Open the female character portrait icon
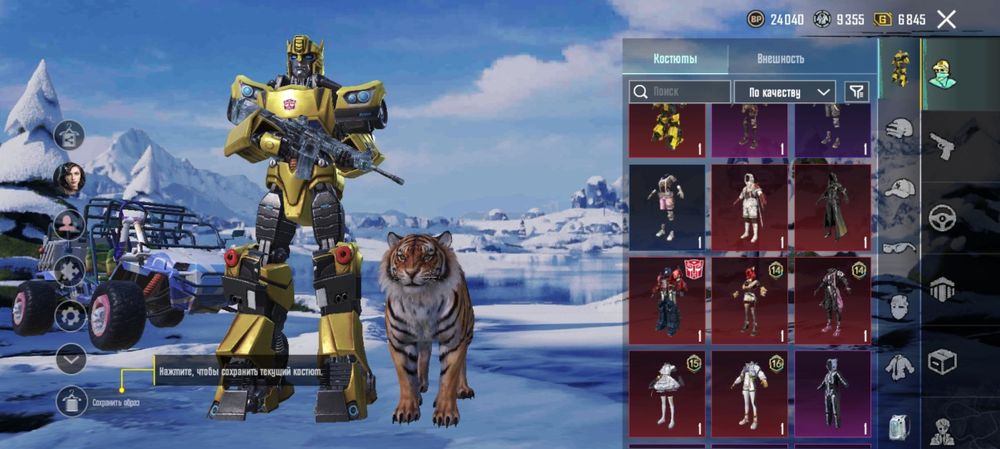 tap(70, 178)
